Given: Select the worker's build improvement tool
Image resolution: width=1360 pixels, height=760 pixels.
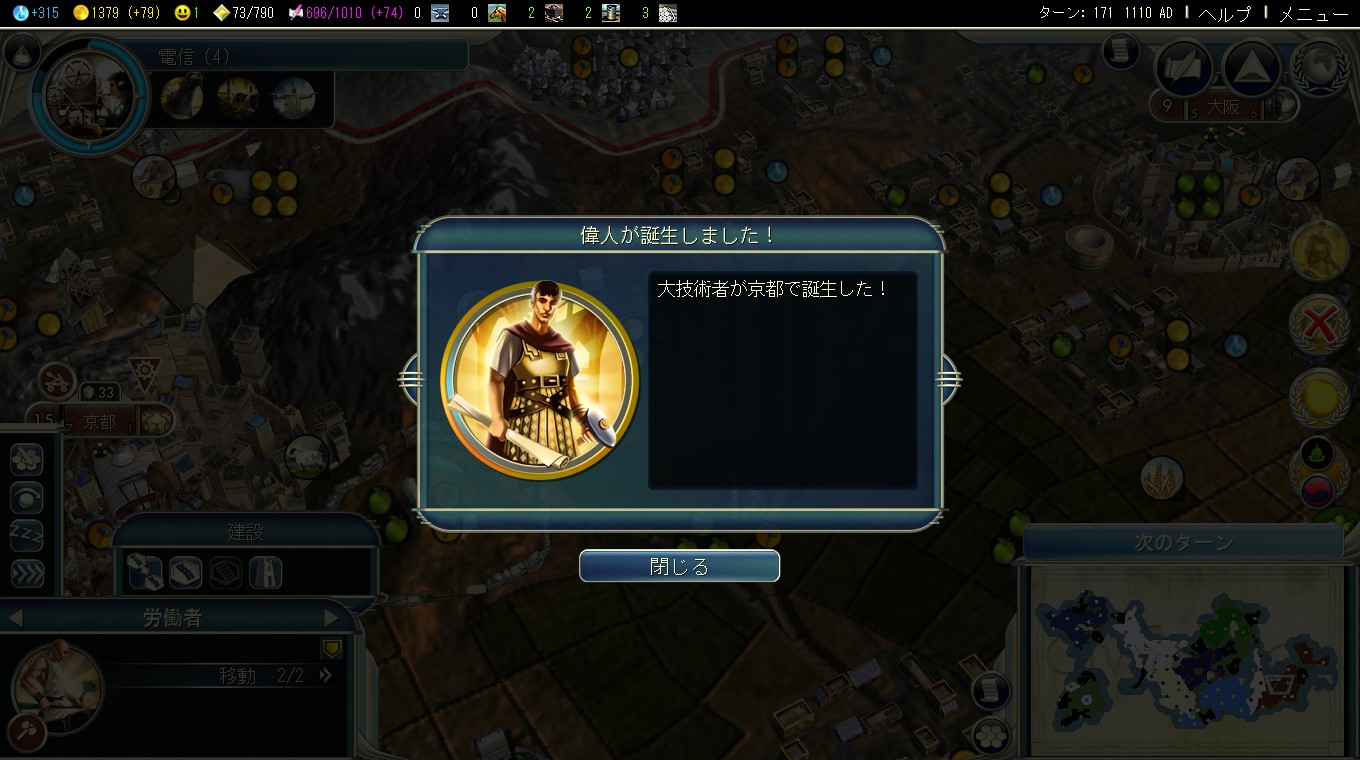Looking at the screenshot, I should tap(27, 460).
